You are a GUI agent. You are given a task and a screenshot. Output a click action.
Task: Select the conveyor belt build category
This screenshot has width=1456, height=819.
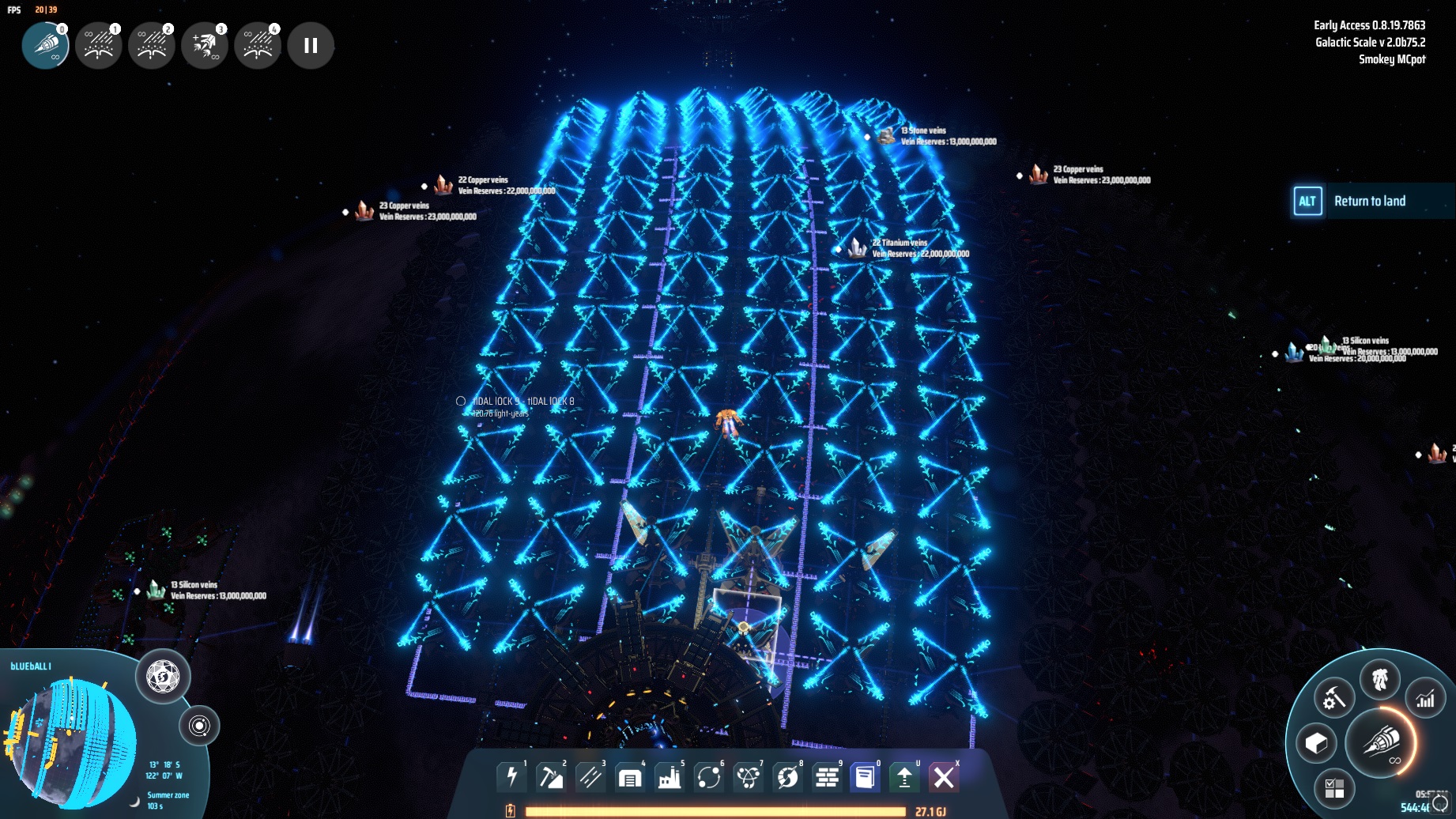tap(590, 777)
